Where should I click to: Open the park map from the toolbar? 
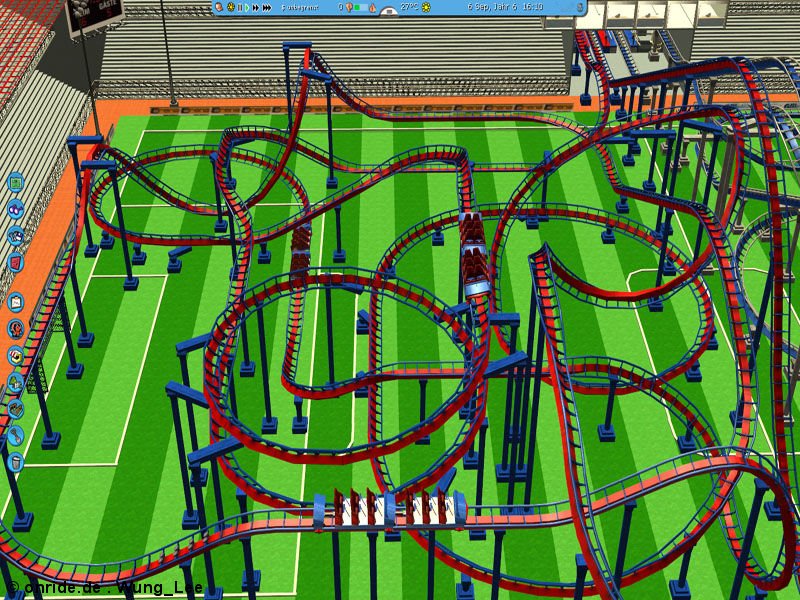click(x=15, y=183)
